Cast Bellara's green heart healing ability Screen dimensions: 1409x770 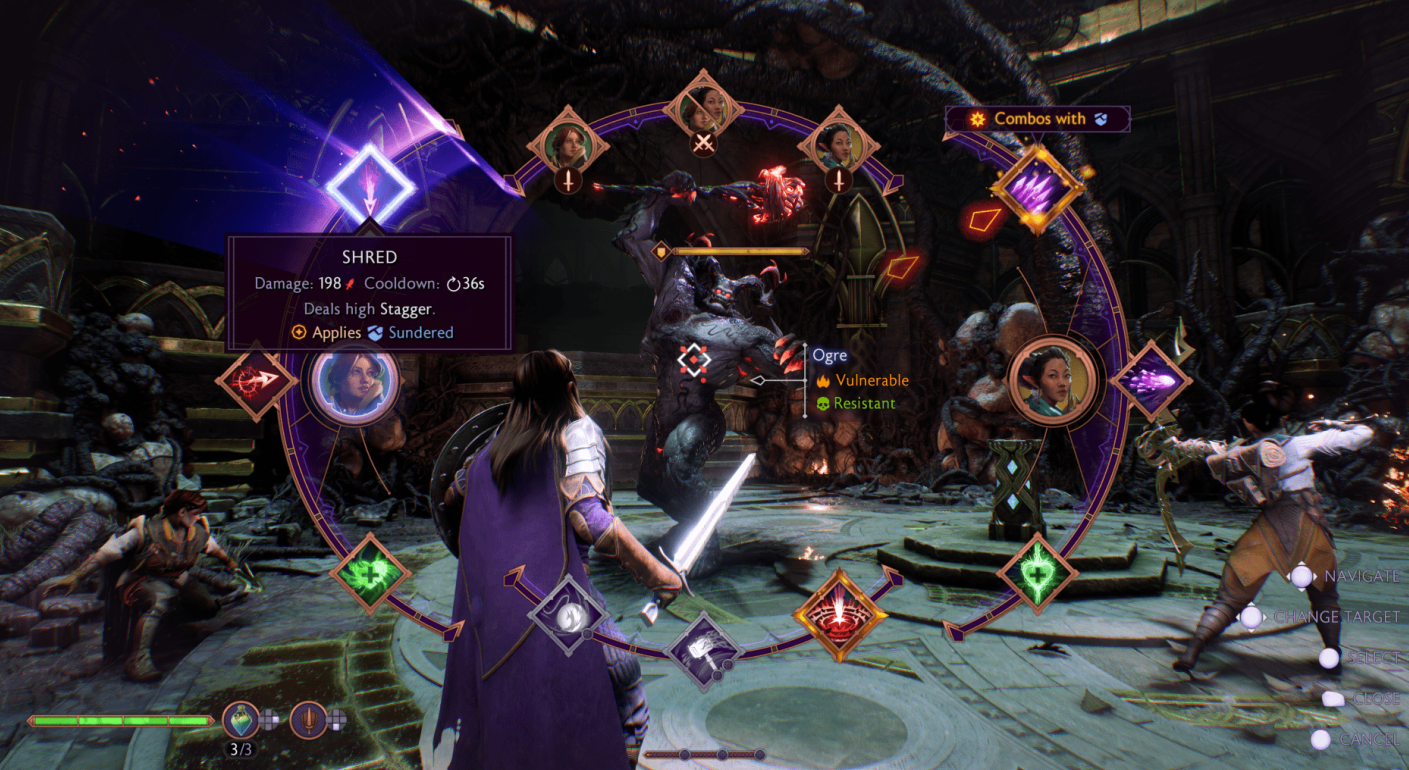pos(1037,574)
